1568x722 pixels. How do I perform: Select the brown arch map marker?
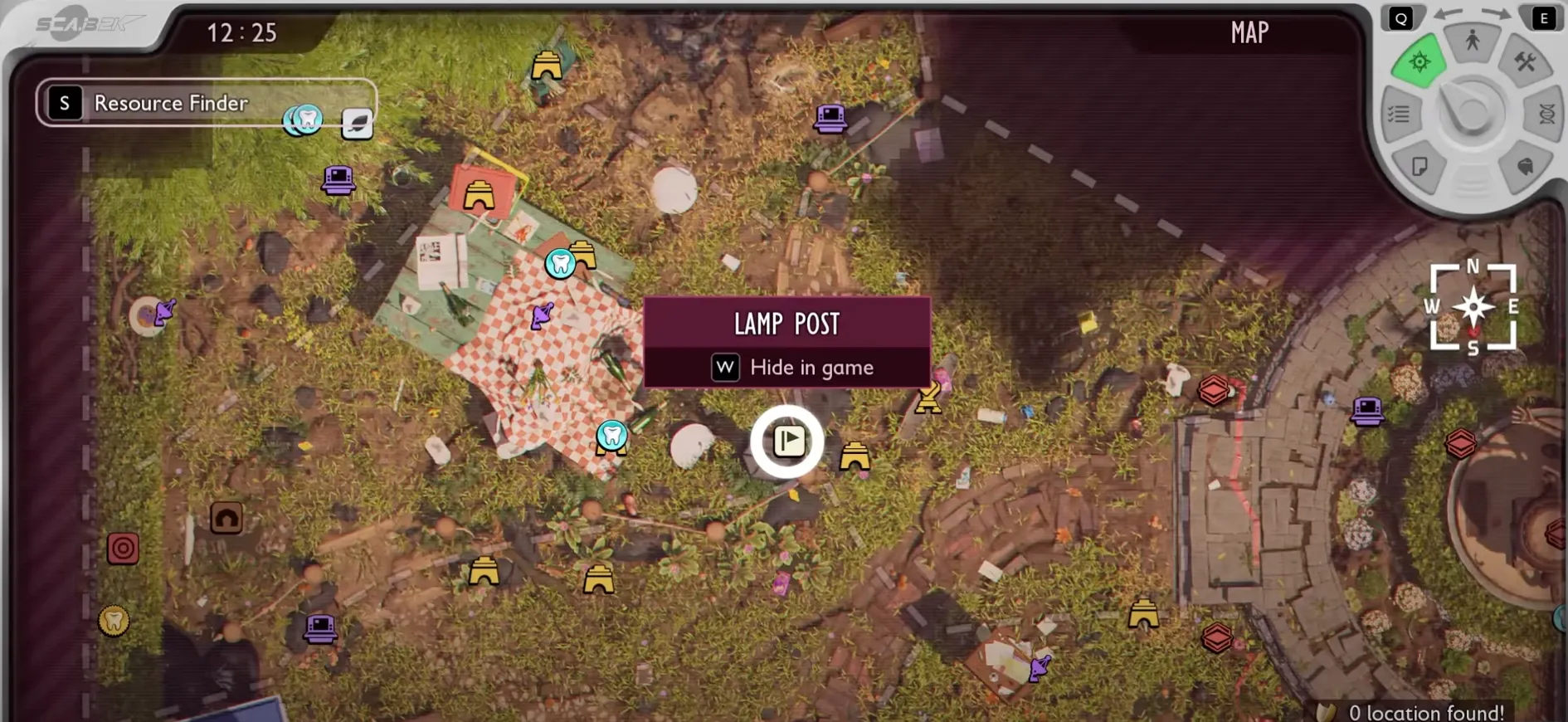(x=226, y=519)
